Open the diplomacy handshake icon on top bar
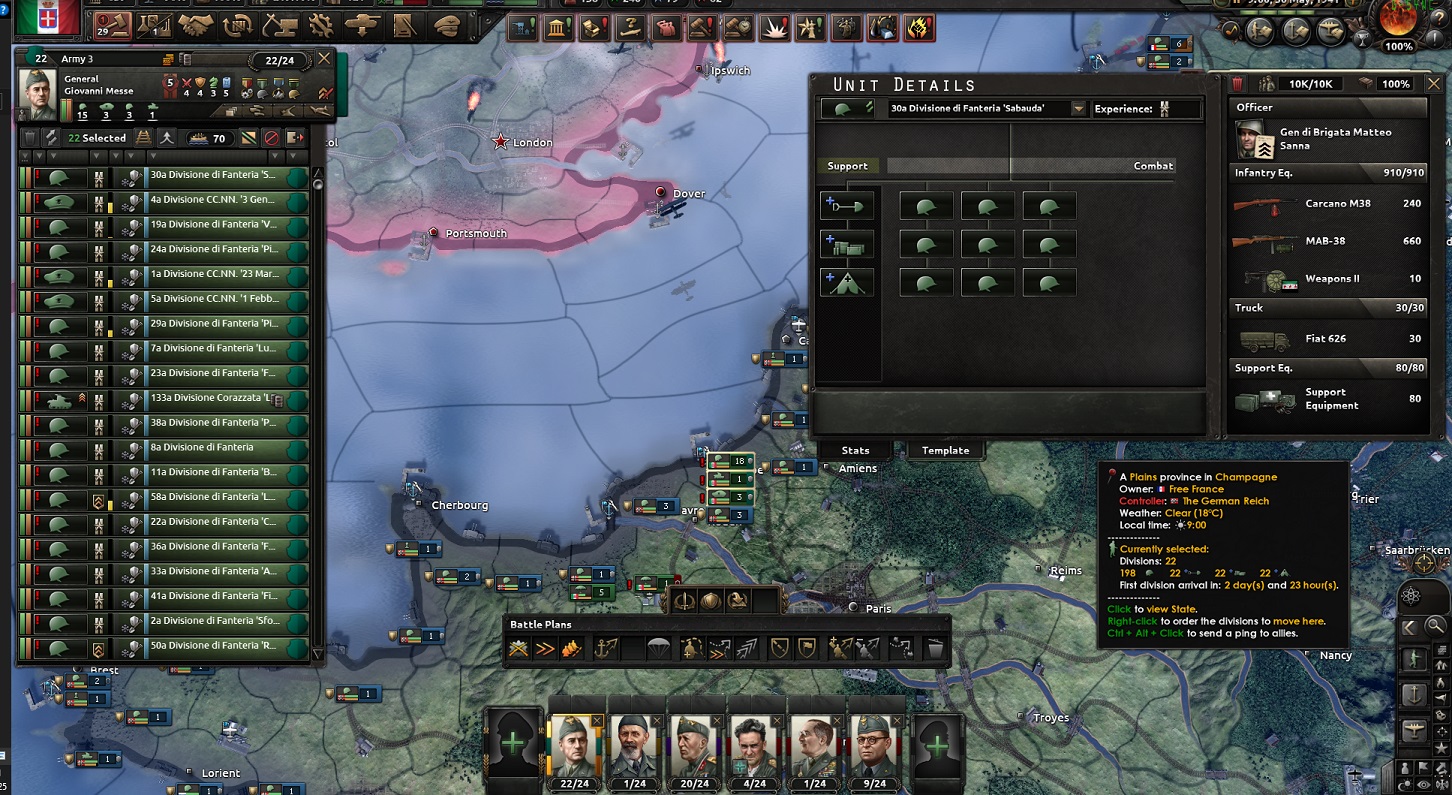Image resolution: width=1452 pixels, height=795 pixels. [194, 29]
